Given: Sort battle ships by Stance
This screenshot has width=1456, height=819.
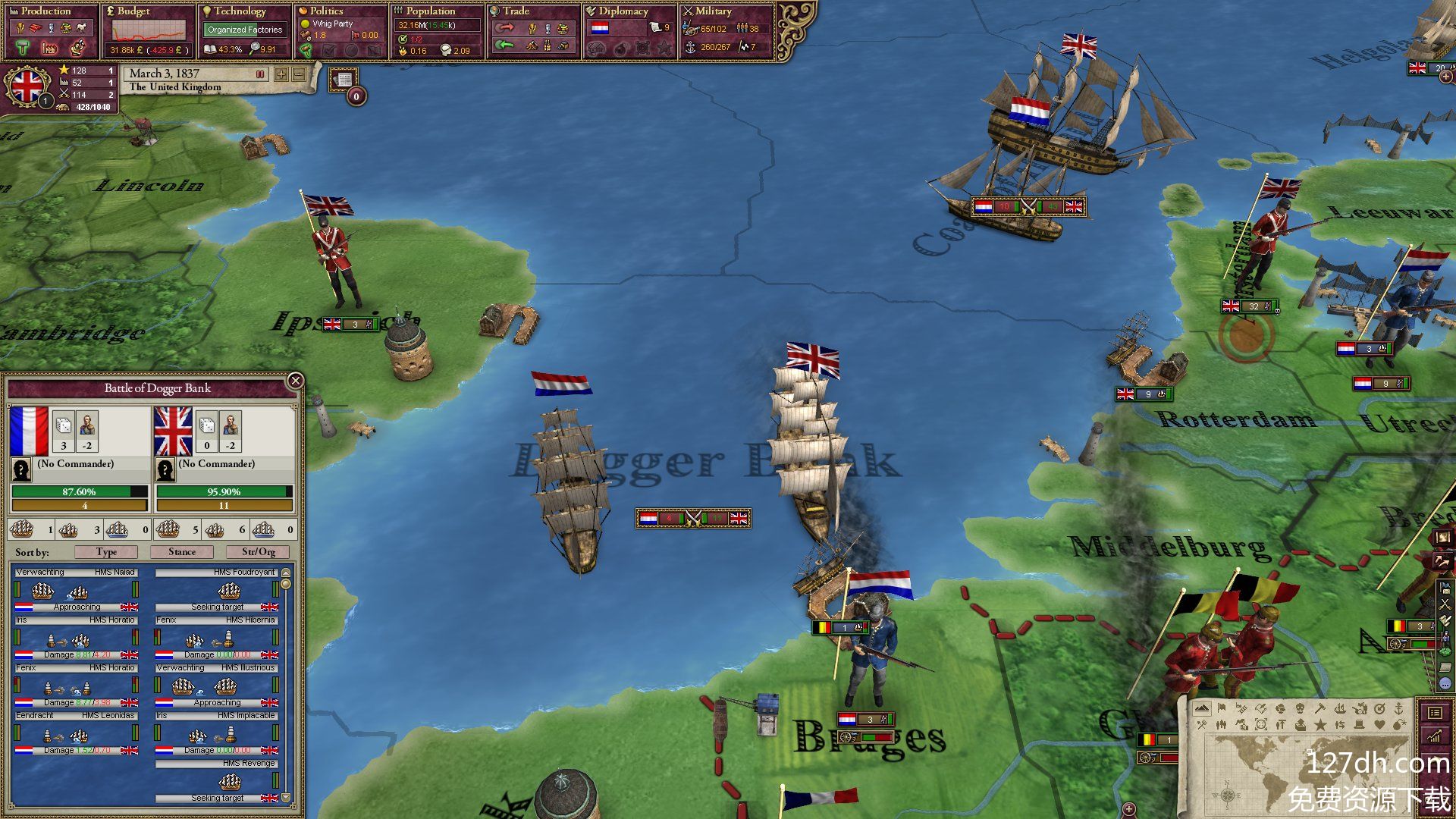Looking at the screenshot, I should tap(182, 552).
